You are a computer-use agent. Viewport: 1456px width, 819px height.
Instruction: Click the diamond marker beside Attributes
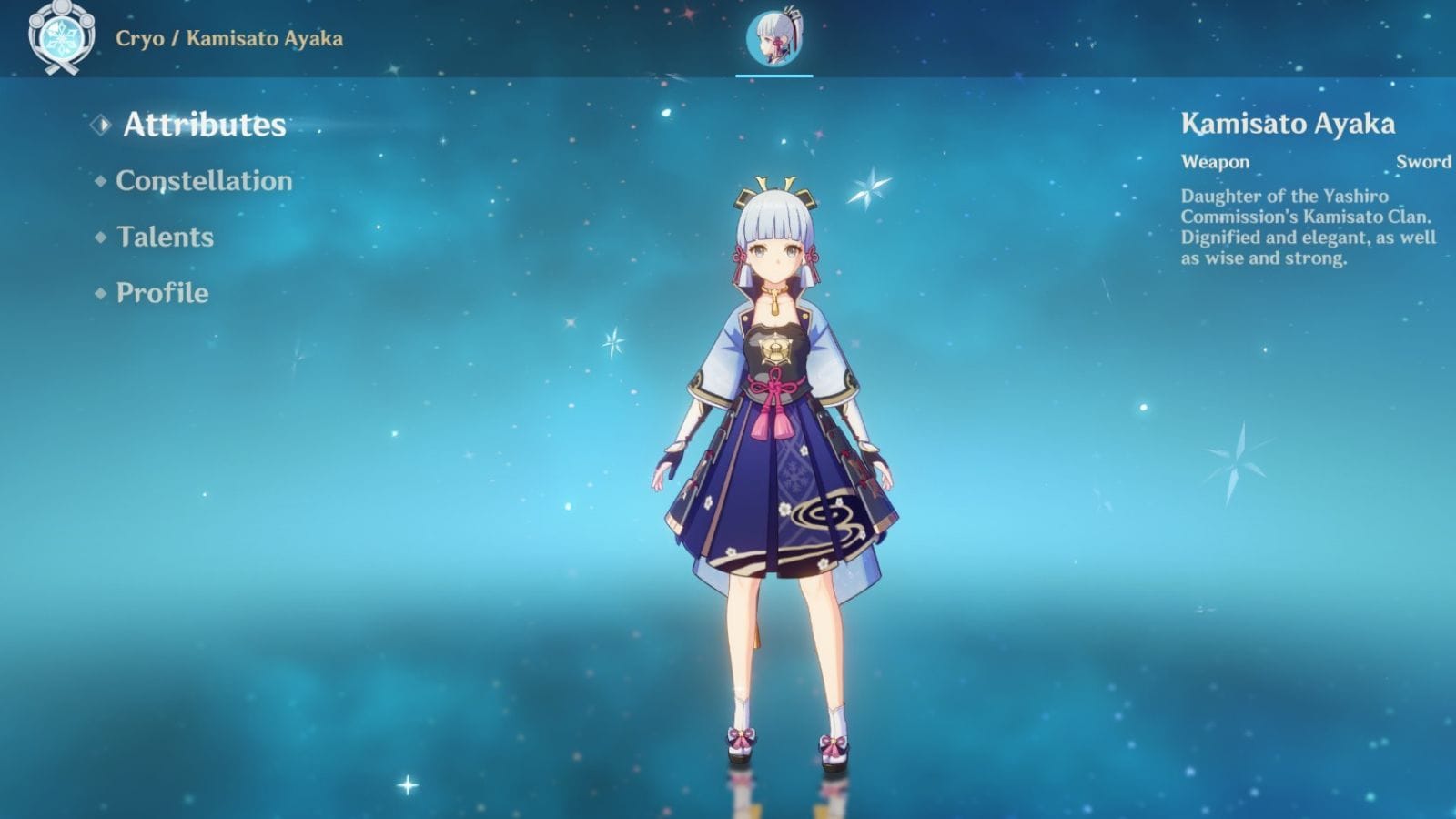click(x=102, y=124)
